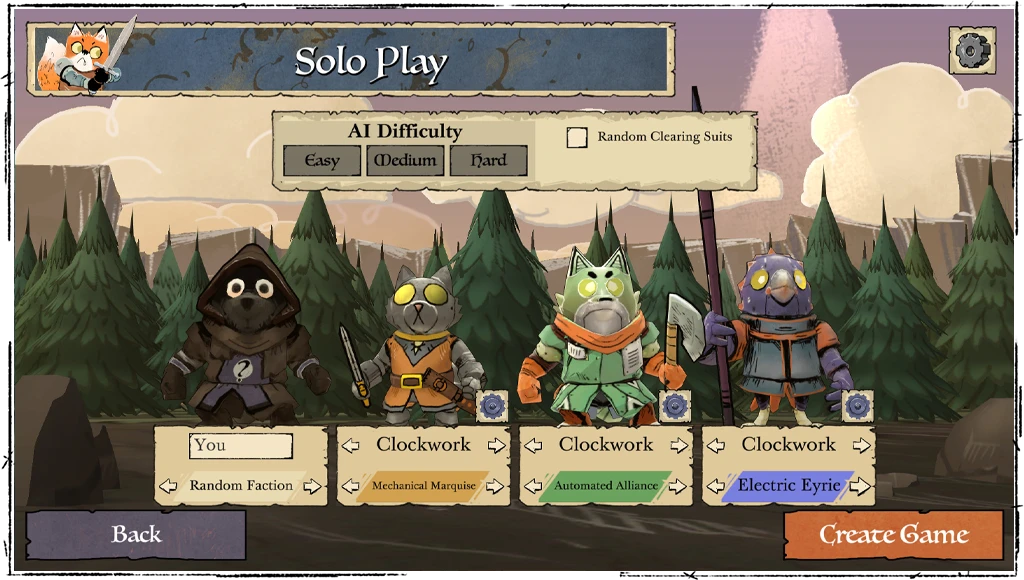
Task: Cycle Random Faction with its right arrow
Action: [x=313, y=487]
